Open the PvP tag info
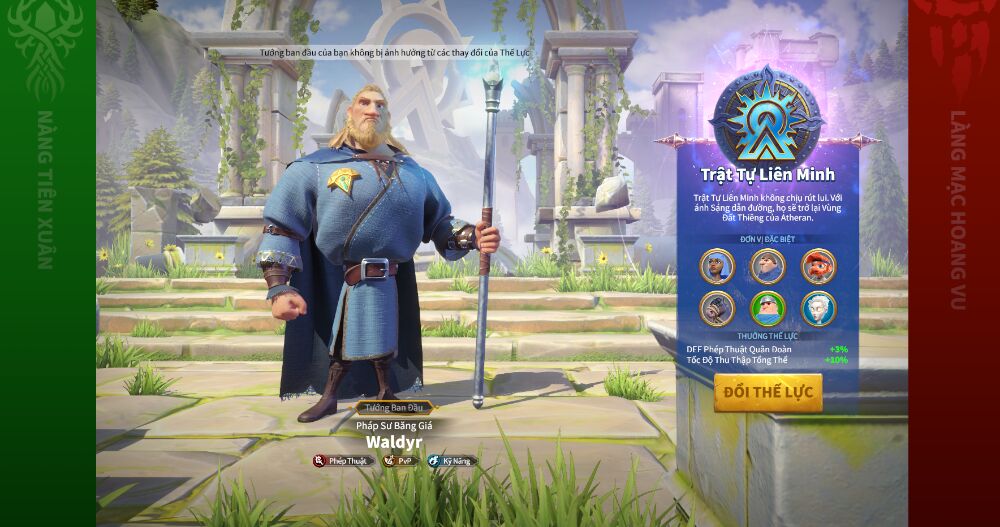This screenshot has height=527, width=1000. click(399, 461)
